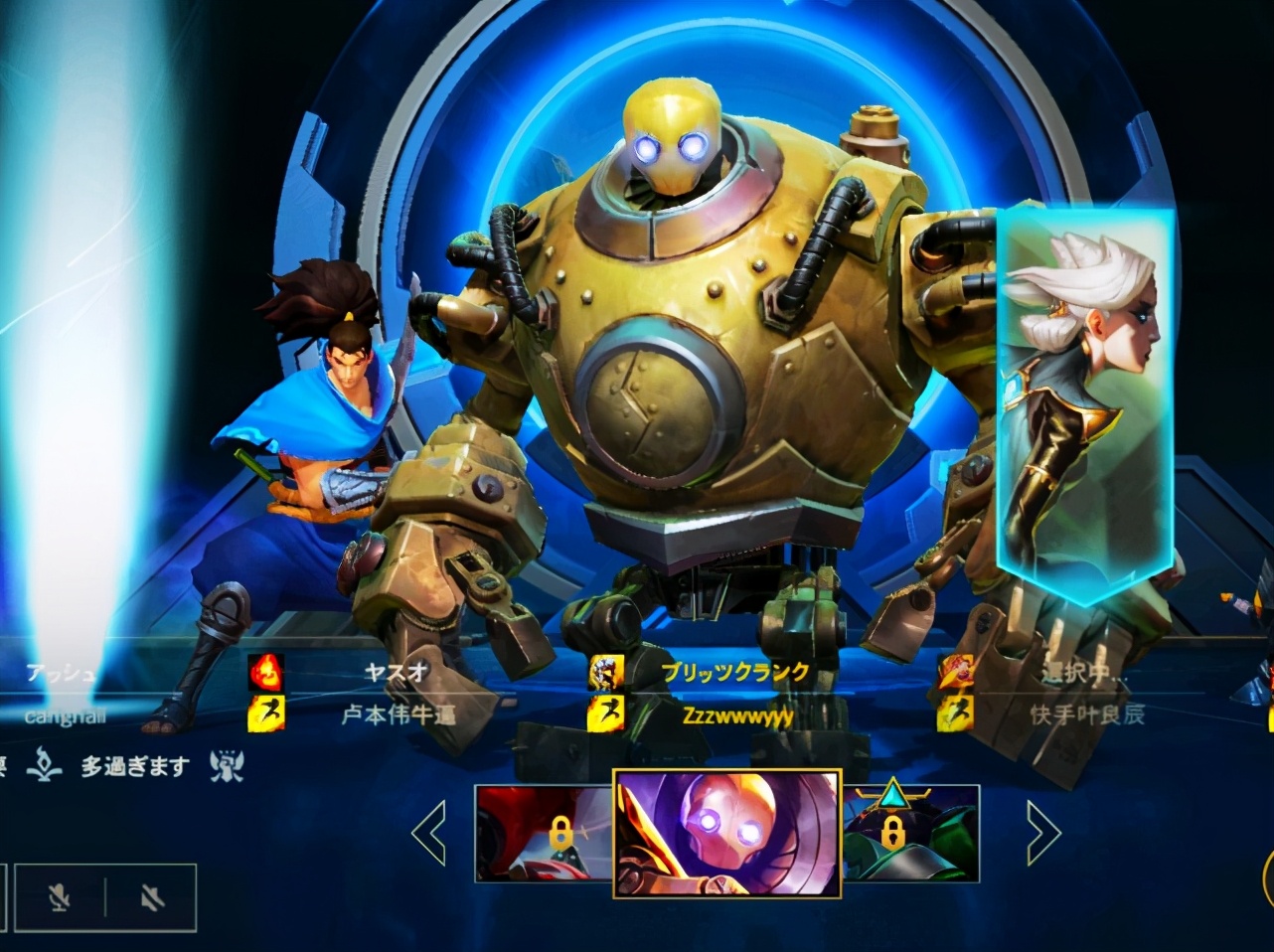This screenshot has width=1274, height=952.
Task: Pick the locked green skin thumbnail
Action: (x=911, y=833)
